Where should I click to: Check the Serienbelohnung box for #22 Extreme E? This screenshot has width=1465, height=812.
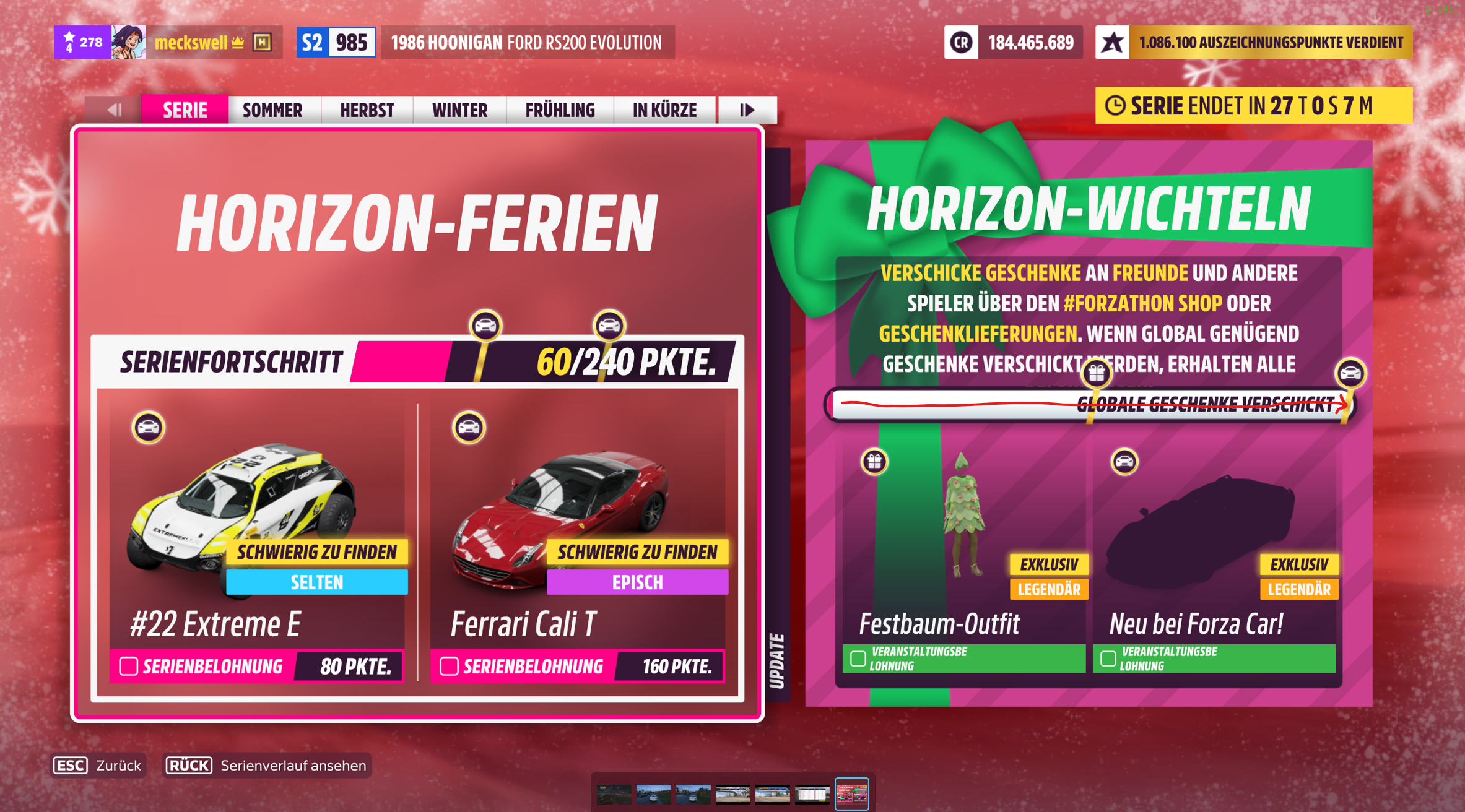coord(128,666)
